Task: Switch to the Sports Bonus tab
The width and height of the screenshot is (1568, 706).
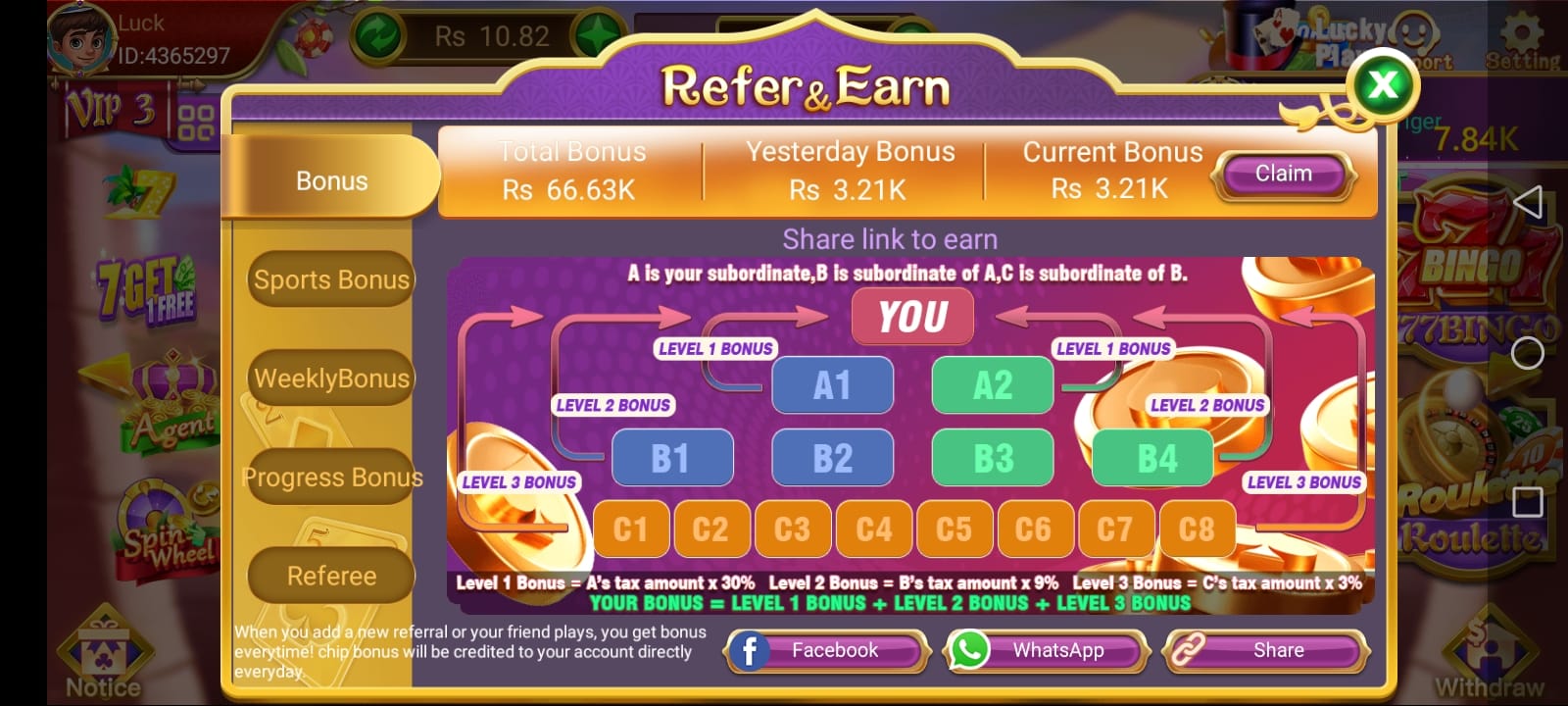Action: pyautogui.click(x=330, y=279)
